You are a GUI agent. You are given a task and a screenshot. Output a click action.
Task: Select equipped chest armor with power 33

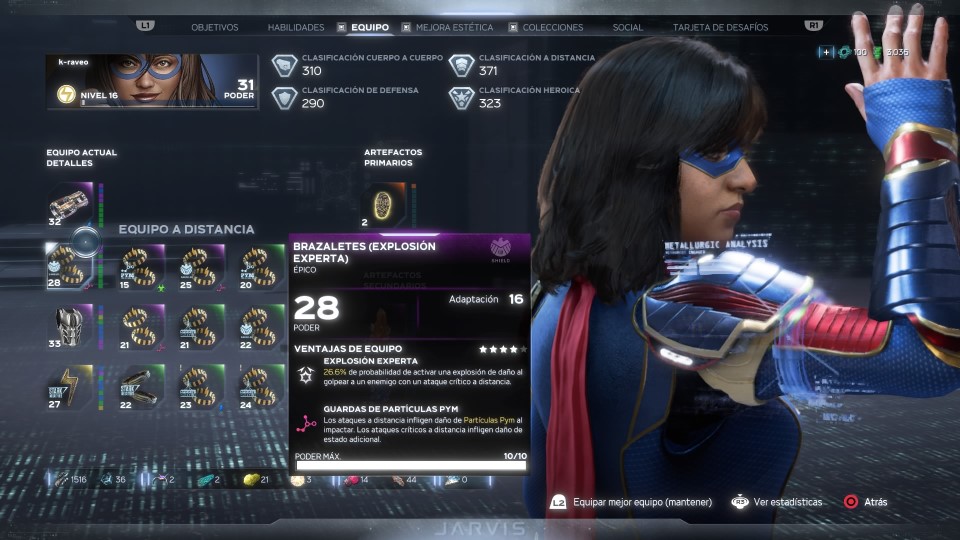click(71, 326)
